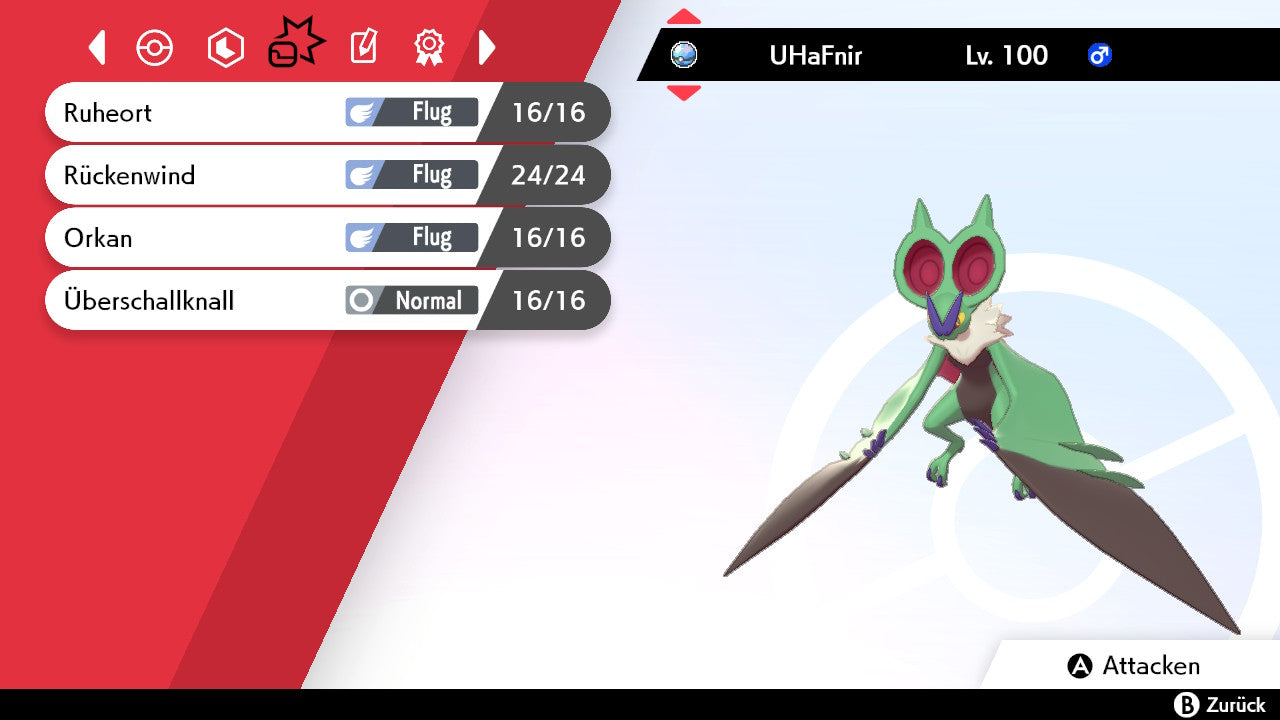Open the moves tab with burst icon
1280x720 pixels.
pyautogui.click(x=296, y=46)
